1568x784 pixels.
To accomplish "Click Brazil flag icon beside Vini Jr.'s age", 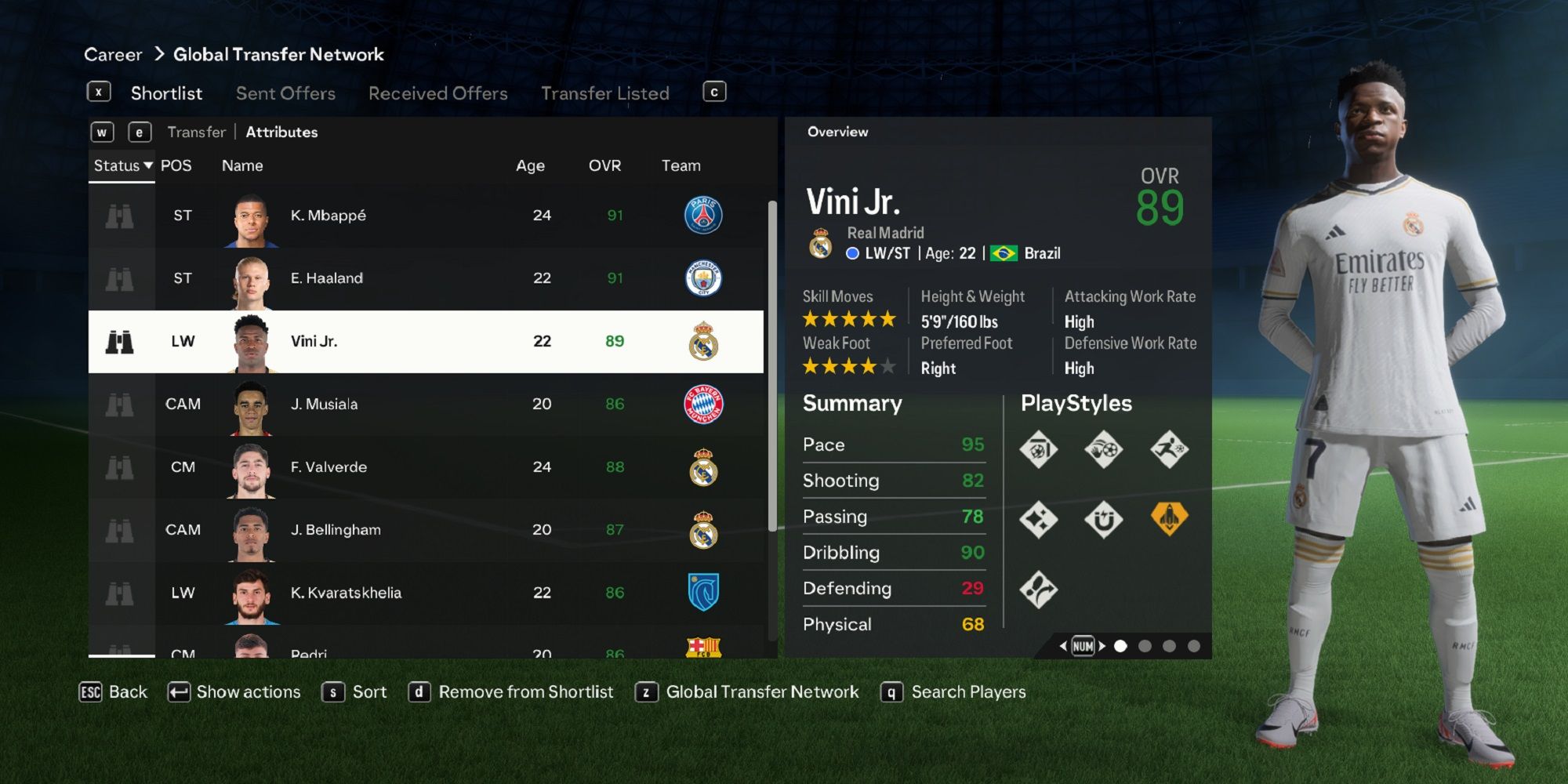I will click(x=1005, y=253).
